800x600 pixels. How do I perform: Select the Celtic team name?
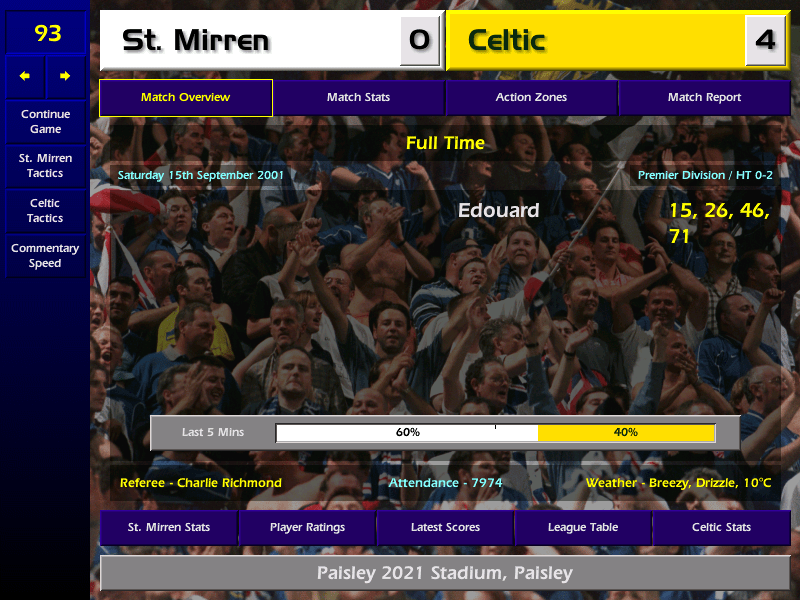tap(507, 41)
